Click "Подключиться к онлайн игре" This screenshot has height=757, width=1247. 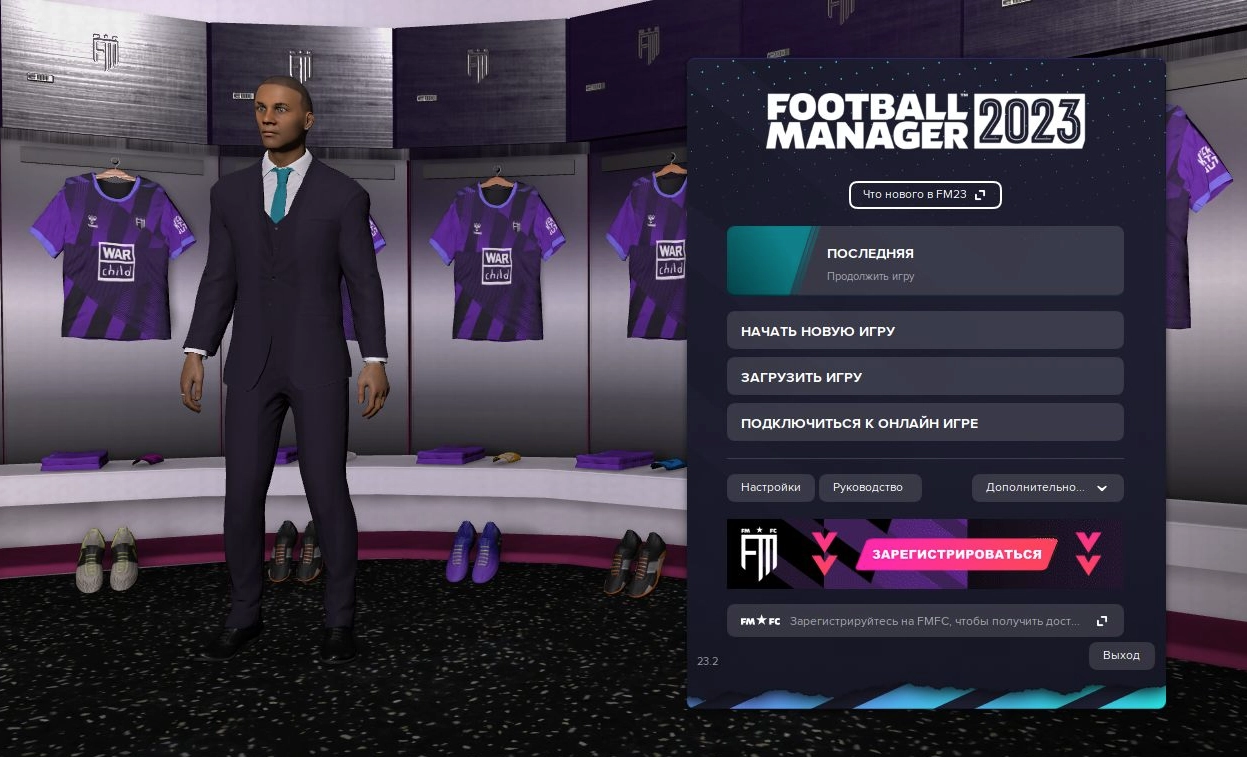coord(925,423)
